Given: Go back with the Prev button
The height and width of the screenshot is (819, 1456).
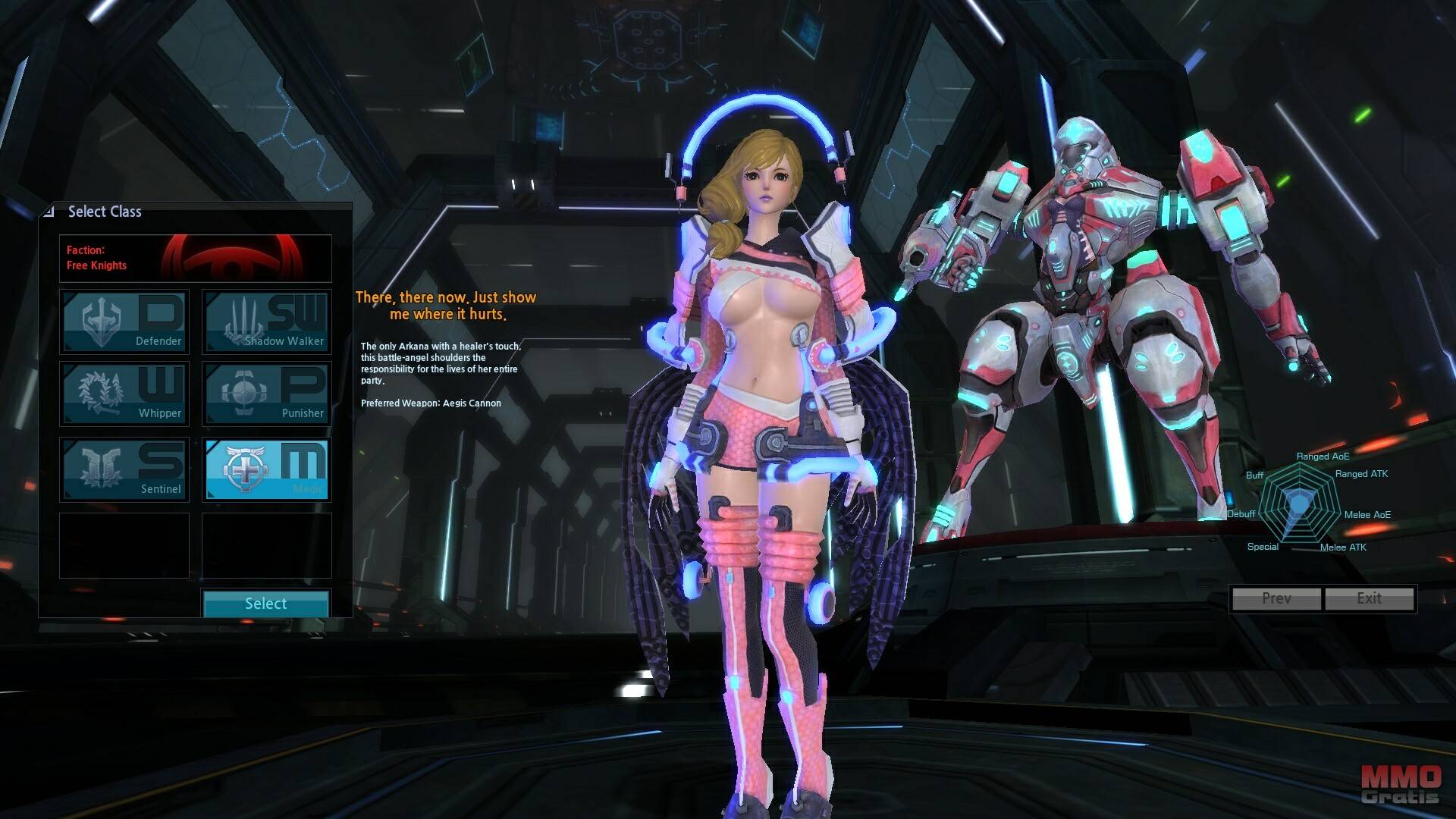Looking at the screenshot, I should pos(1276,598).
